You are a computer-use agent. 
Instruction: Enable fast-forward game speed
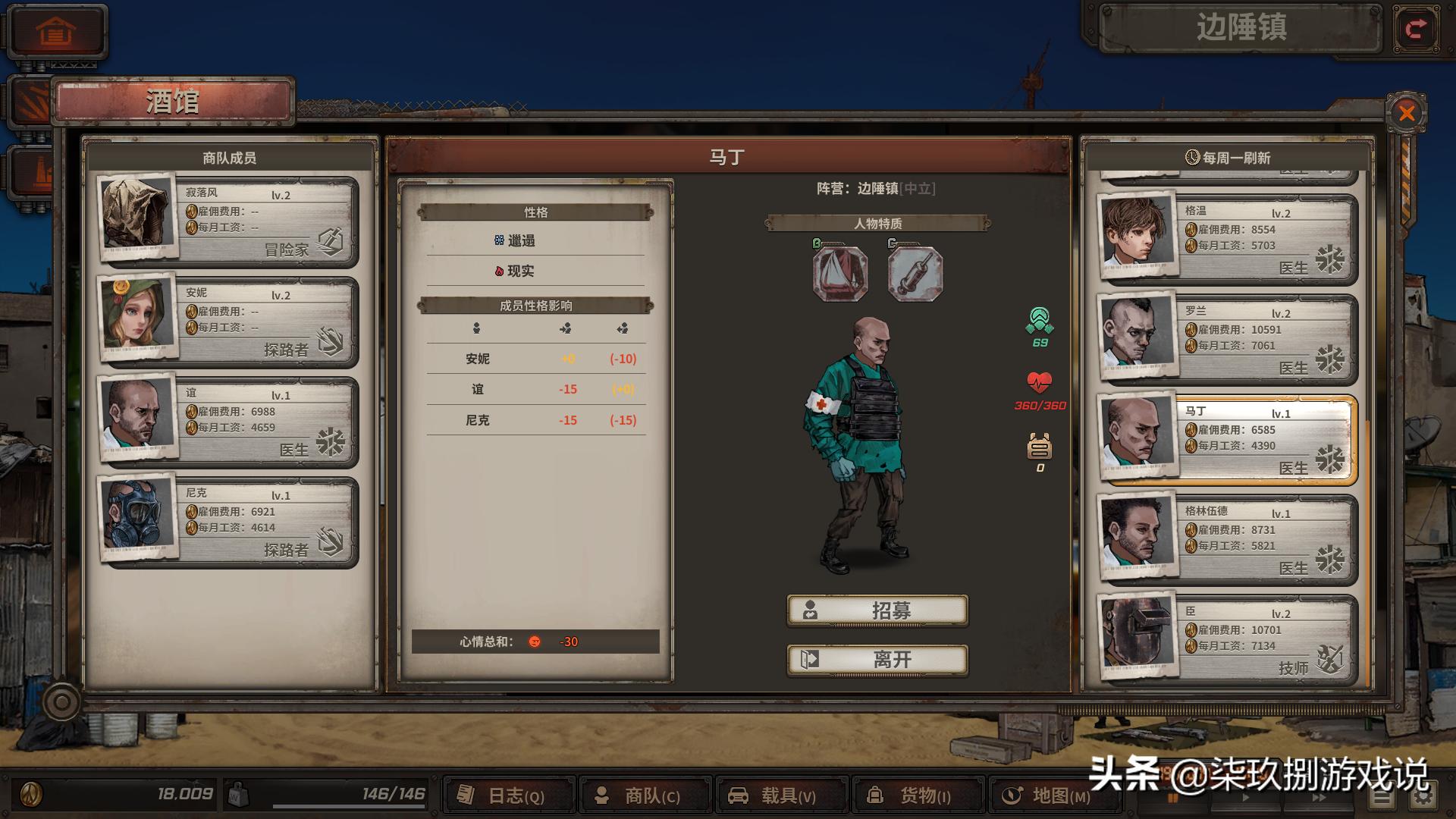[x=1319, y=798]
